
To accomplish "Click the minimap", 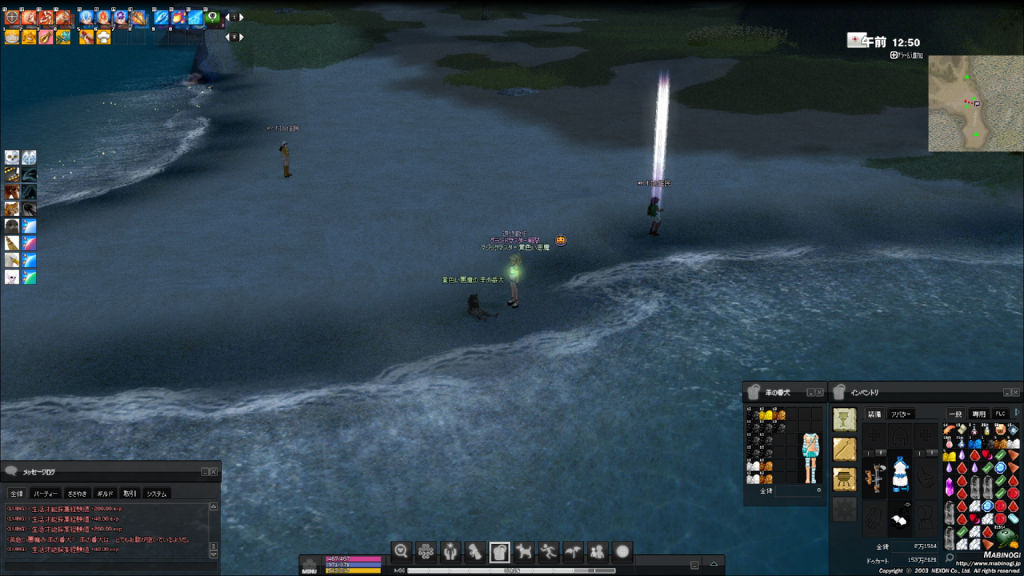I will 975,103.
